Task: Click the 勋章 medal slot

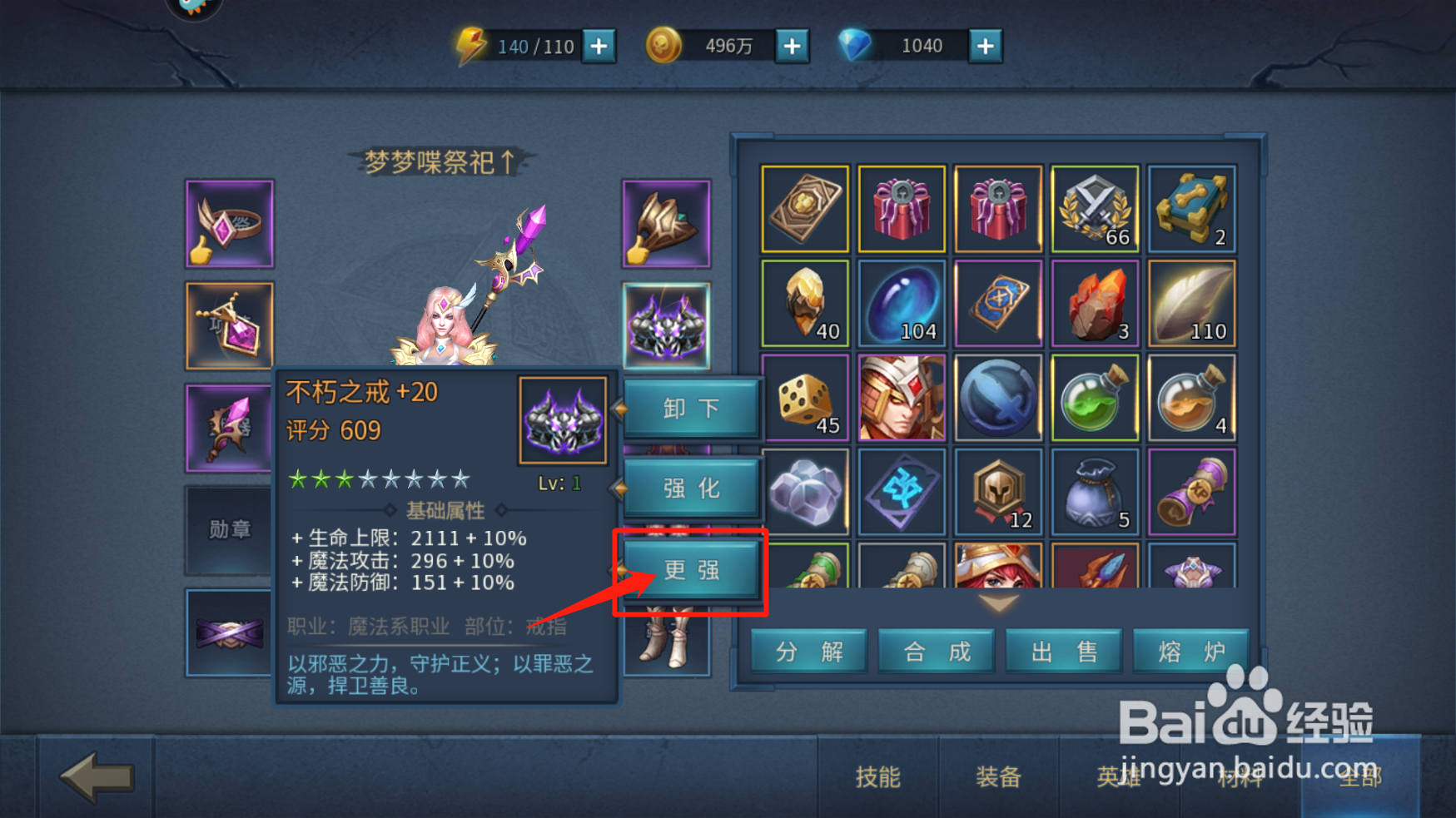Action: 229,530
